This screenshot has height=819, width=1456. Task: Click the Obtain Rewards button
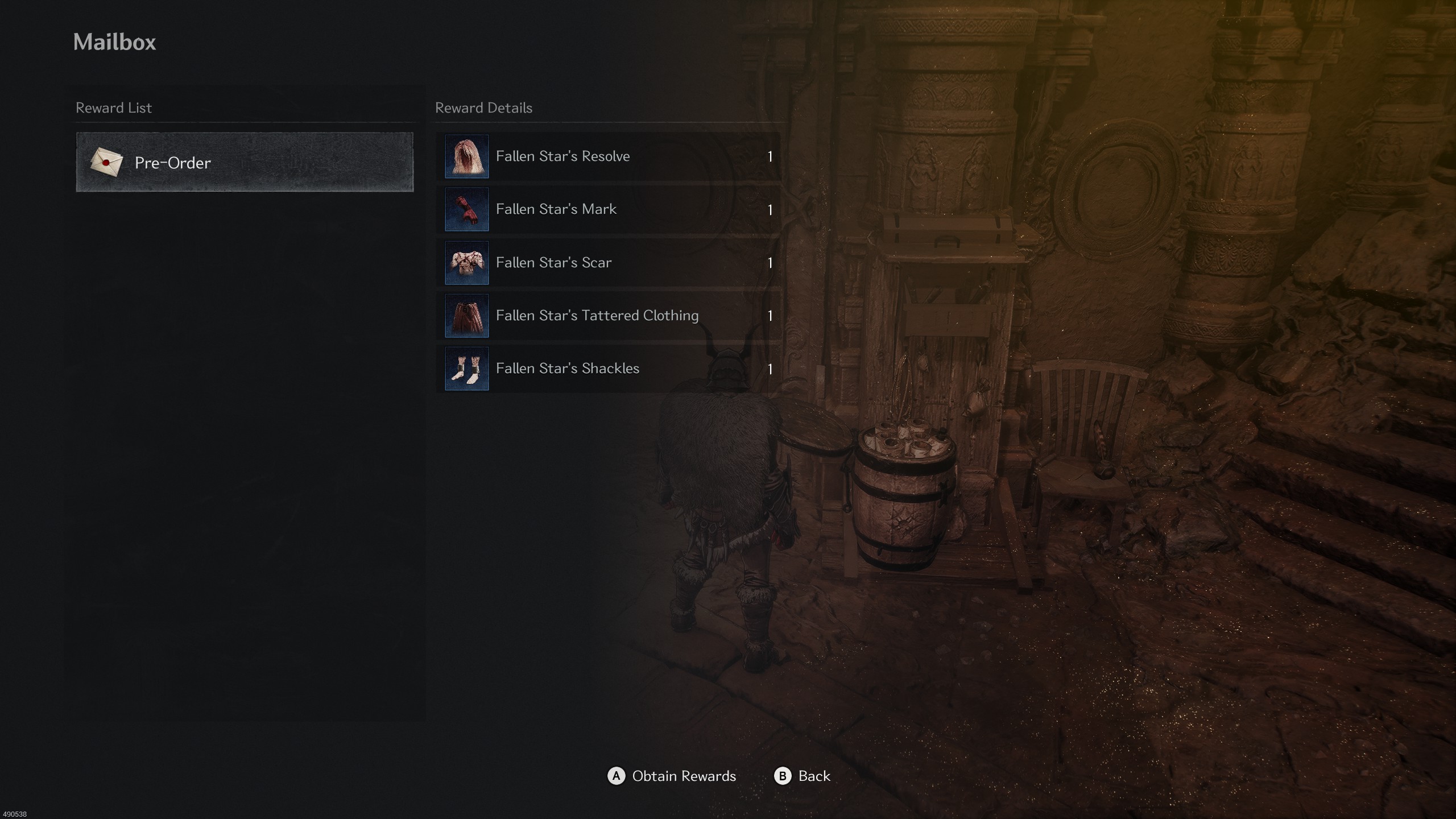click(x=672, y=776)
